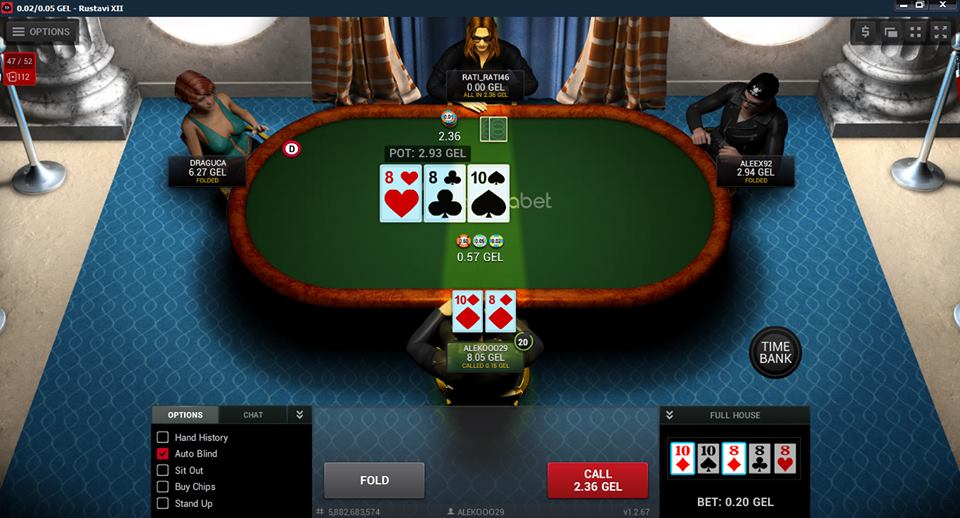The width and height of the screenshot is (960, 518).
Task: Click the 47 / 52 card counter badge
Action: (19, 61)
